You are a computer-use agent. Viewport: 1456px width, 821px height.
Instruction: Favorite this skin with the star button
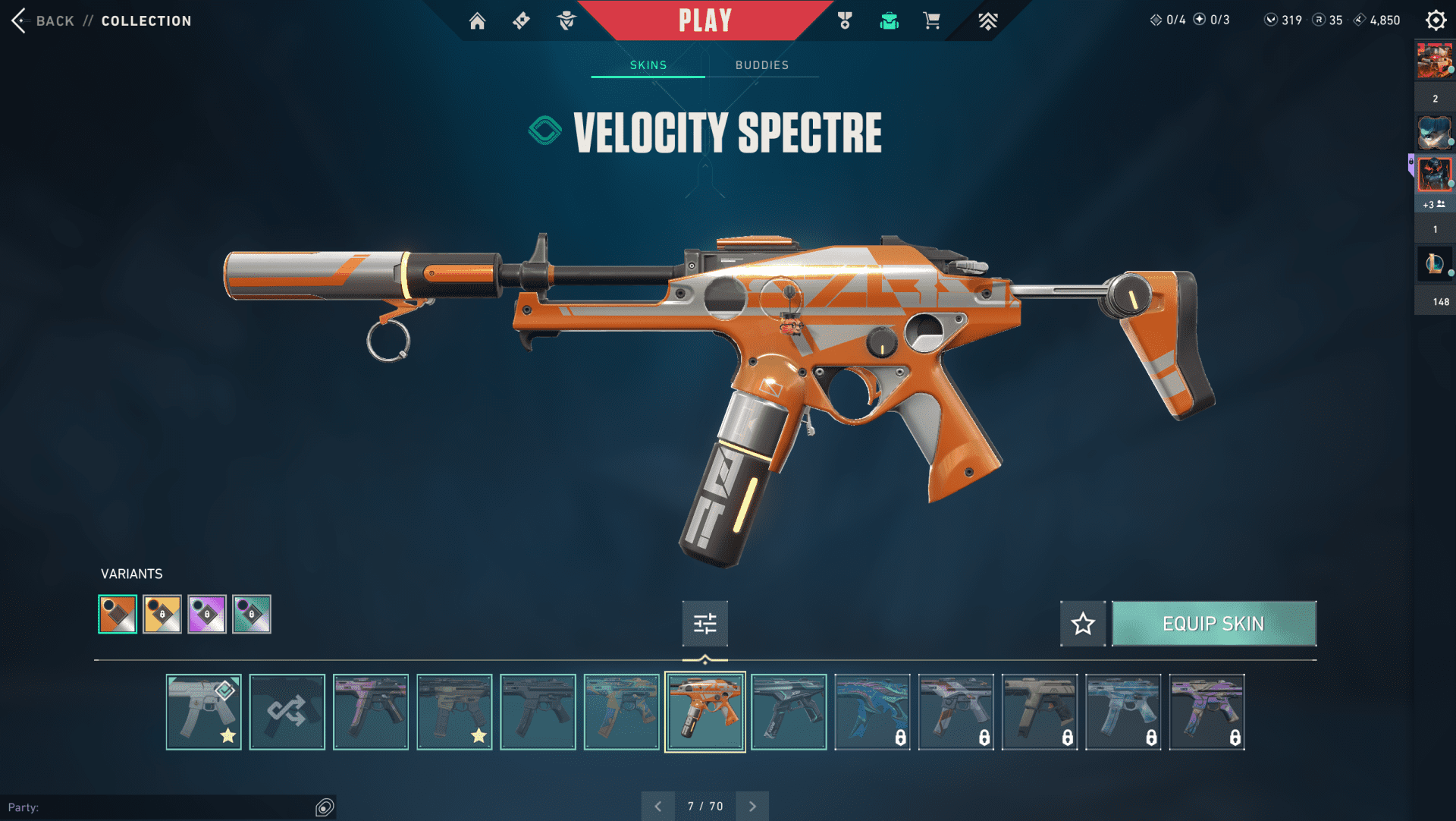(1083, 624)
